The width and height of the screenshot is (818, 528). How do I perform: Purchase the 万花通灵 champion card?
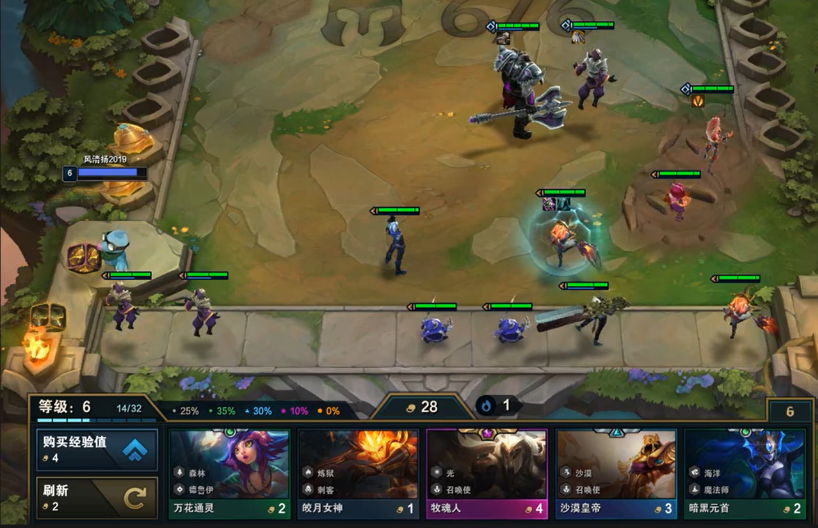(x=229, y=474)
